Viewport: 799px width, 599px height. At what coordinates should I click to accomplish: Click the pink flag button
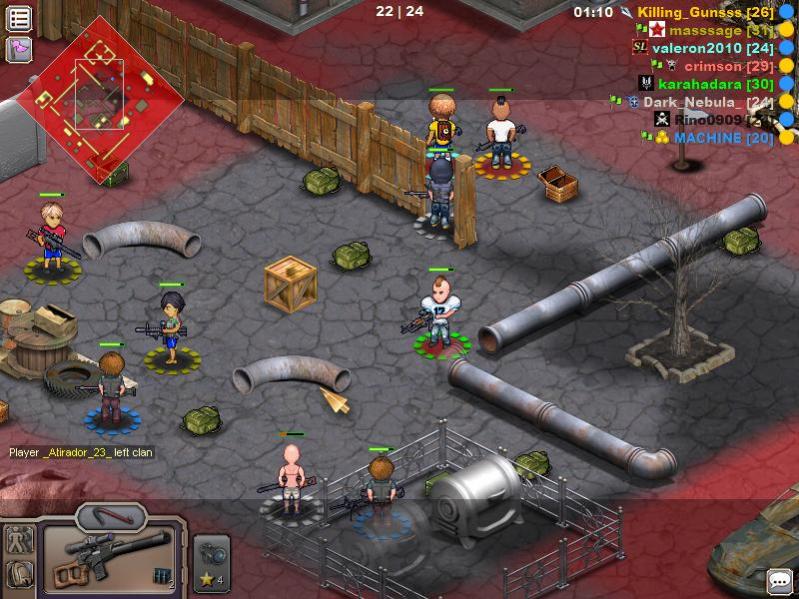click(x=19, y=49)
